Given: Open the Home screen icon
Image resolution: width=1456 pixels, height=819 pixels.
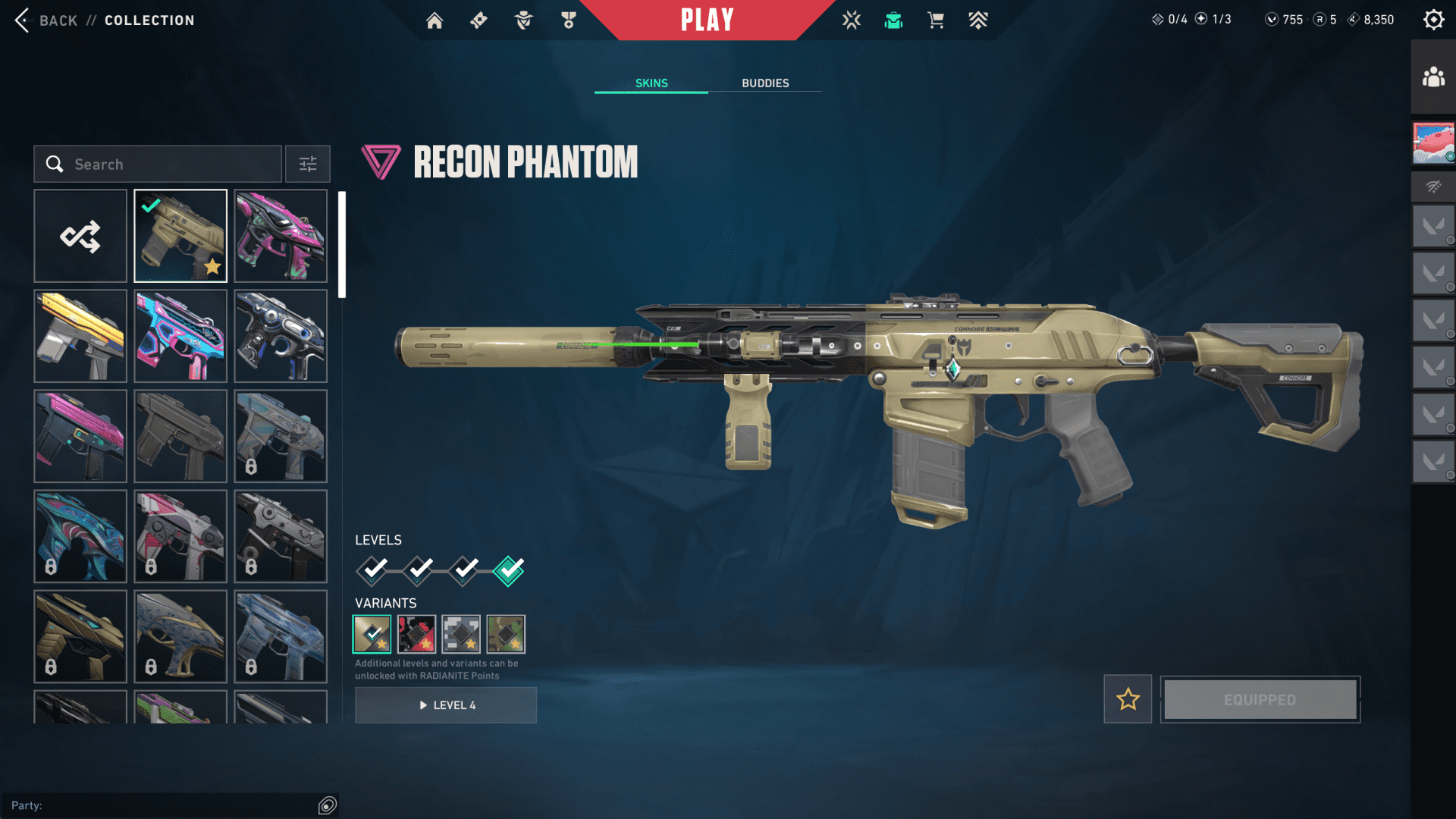Looking at the screenshot, I should pyautogui.click(x=435, y=20).
